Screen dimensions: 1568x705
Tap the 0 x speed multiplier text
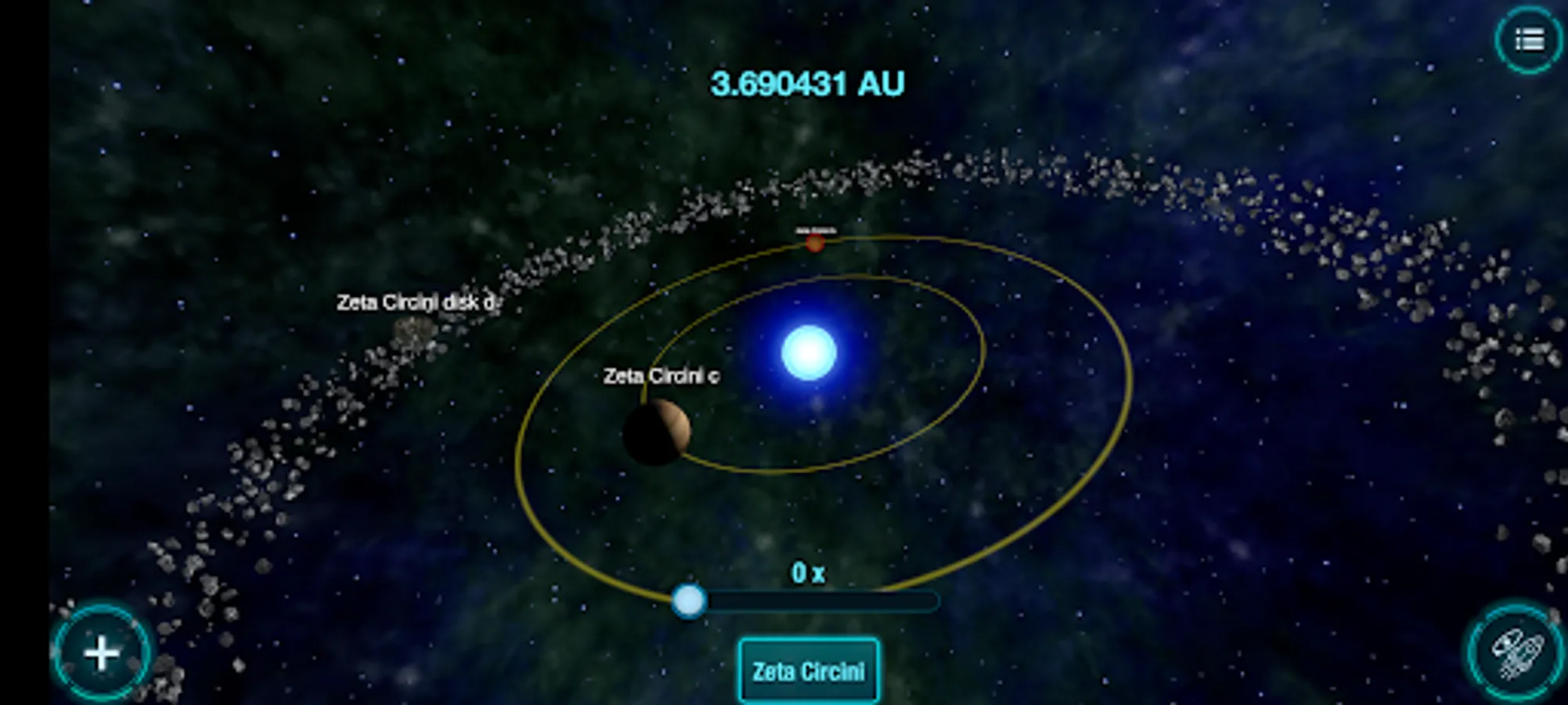[x=809, y=572]
